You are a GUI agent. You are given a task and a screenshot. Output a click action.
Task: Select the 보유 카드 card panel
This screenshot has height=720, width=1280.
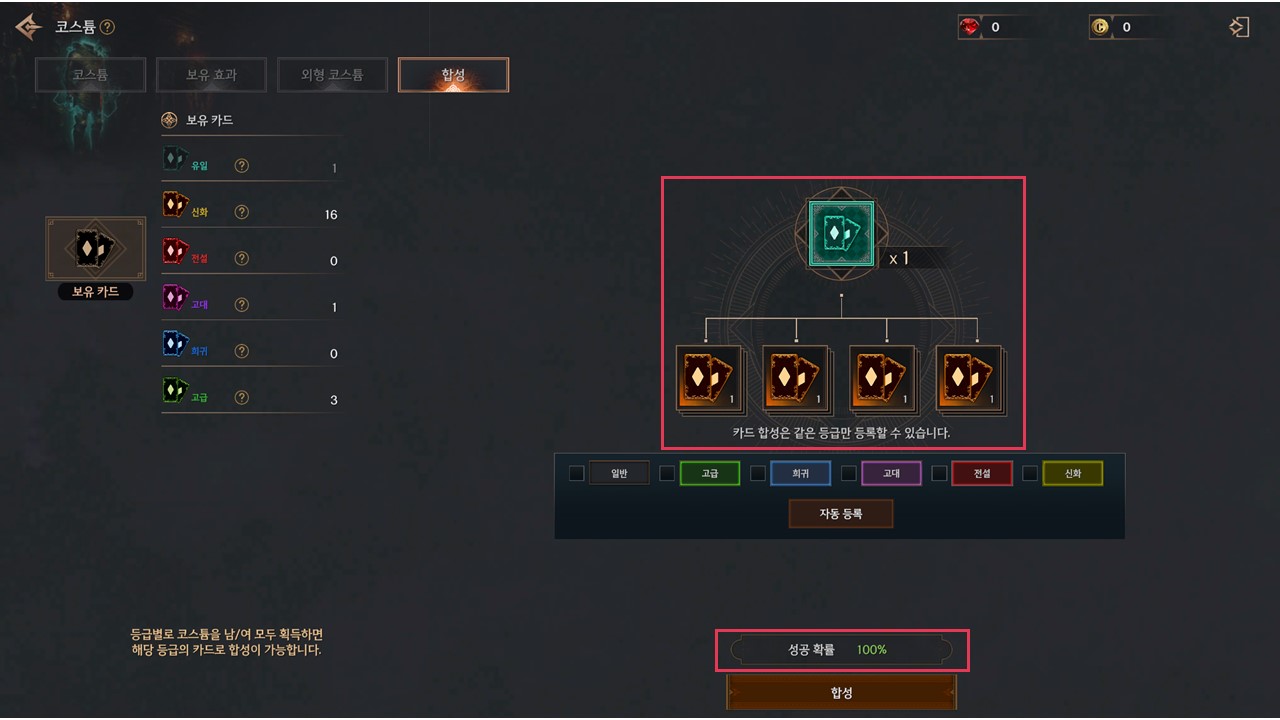[x=95, y=250]
